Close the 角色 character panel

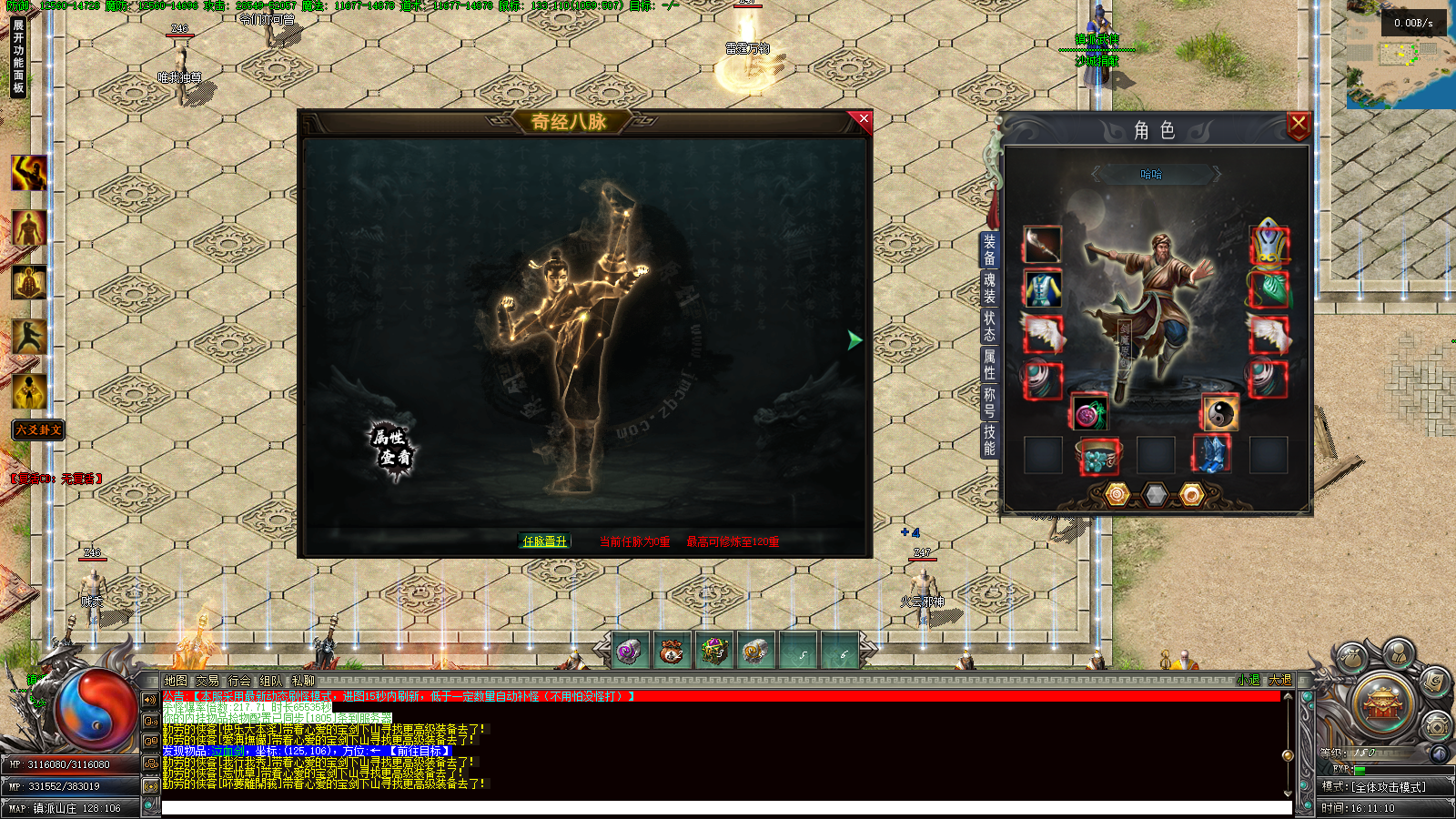click(1298, 125)
